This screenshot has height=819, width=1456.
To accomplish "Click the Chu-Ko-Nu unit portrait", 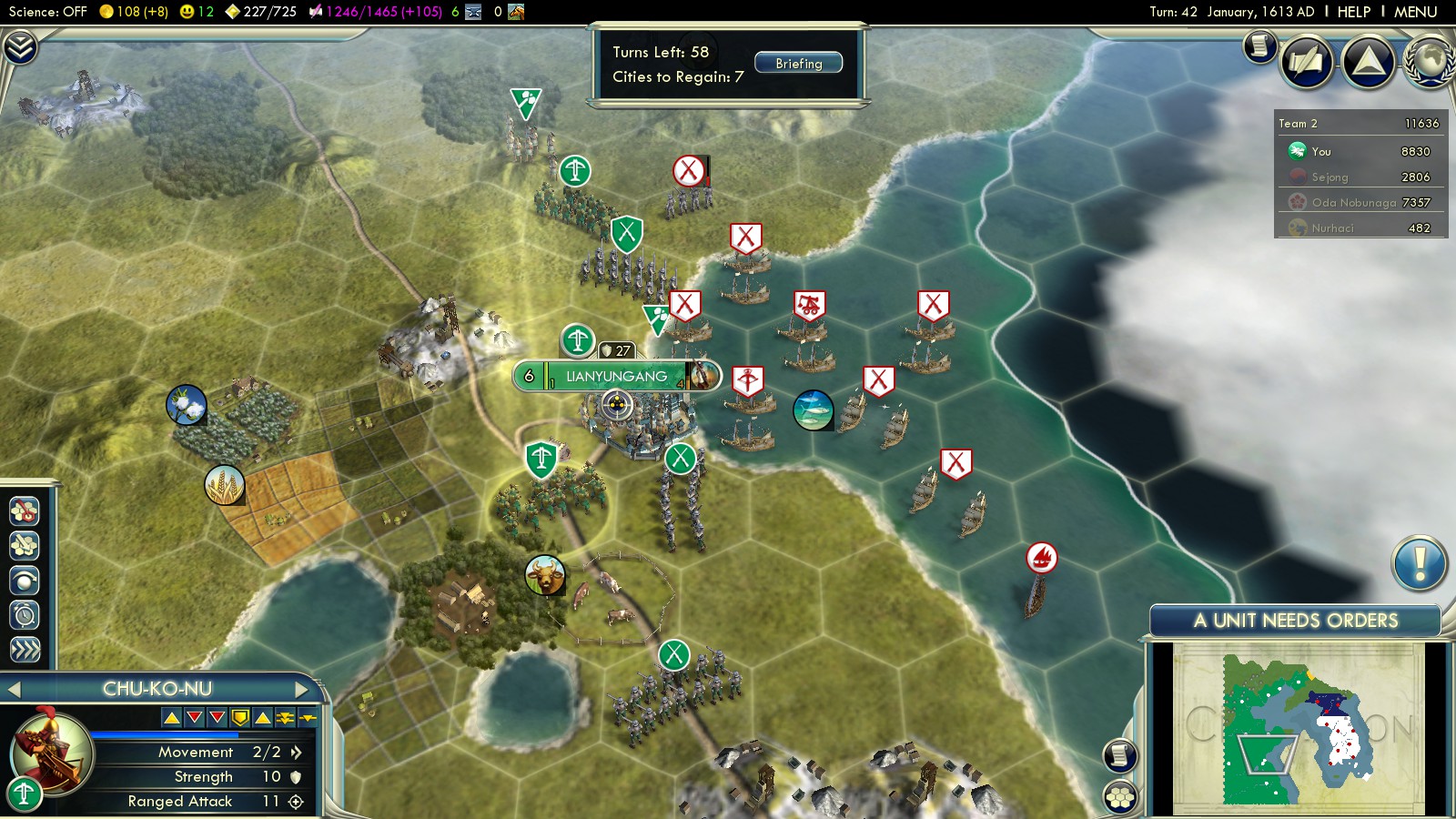I will pyautogui.click(x=51, y=754).
